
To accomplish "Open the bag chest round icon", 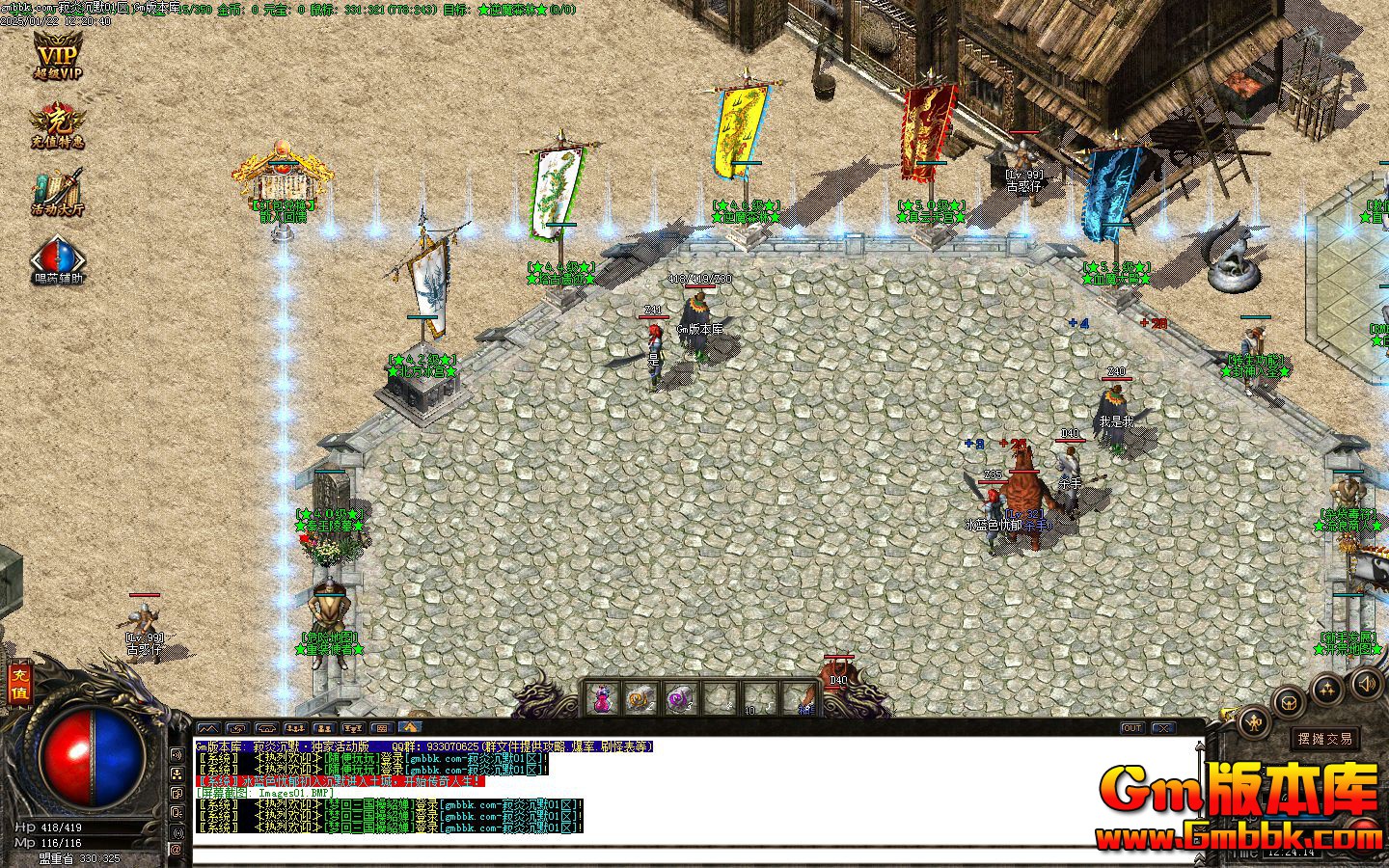I will pyautogui.click(x=1290, y=701).
